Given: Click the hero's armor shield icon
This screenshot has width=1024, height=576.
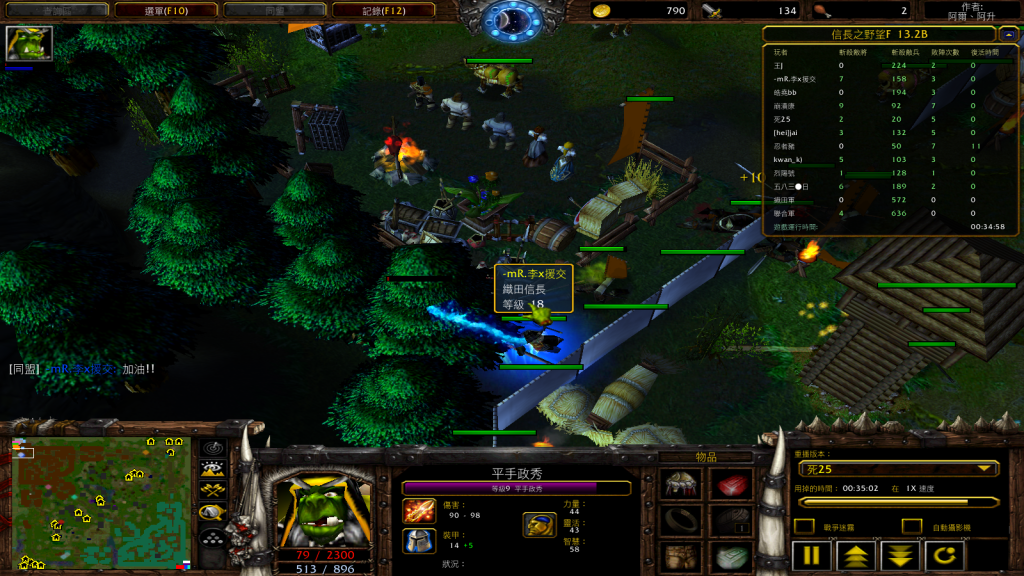Looking at the screenshot, I should click(418, 541).
